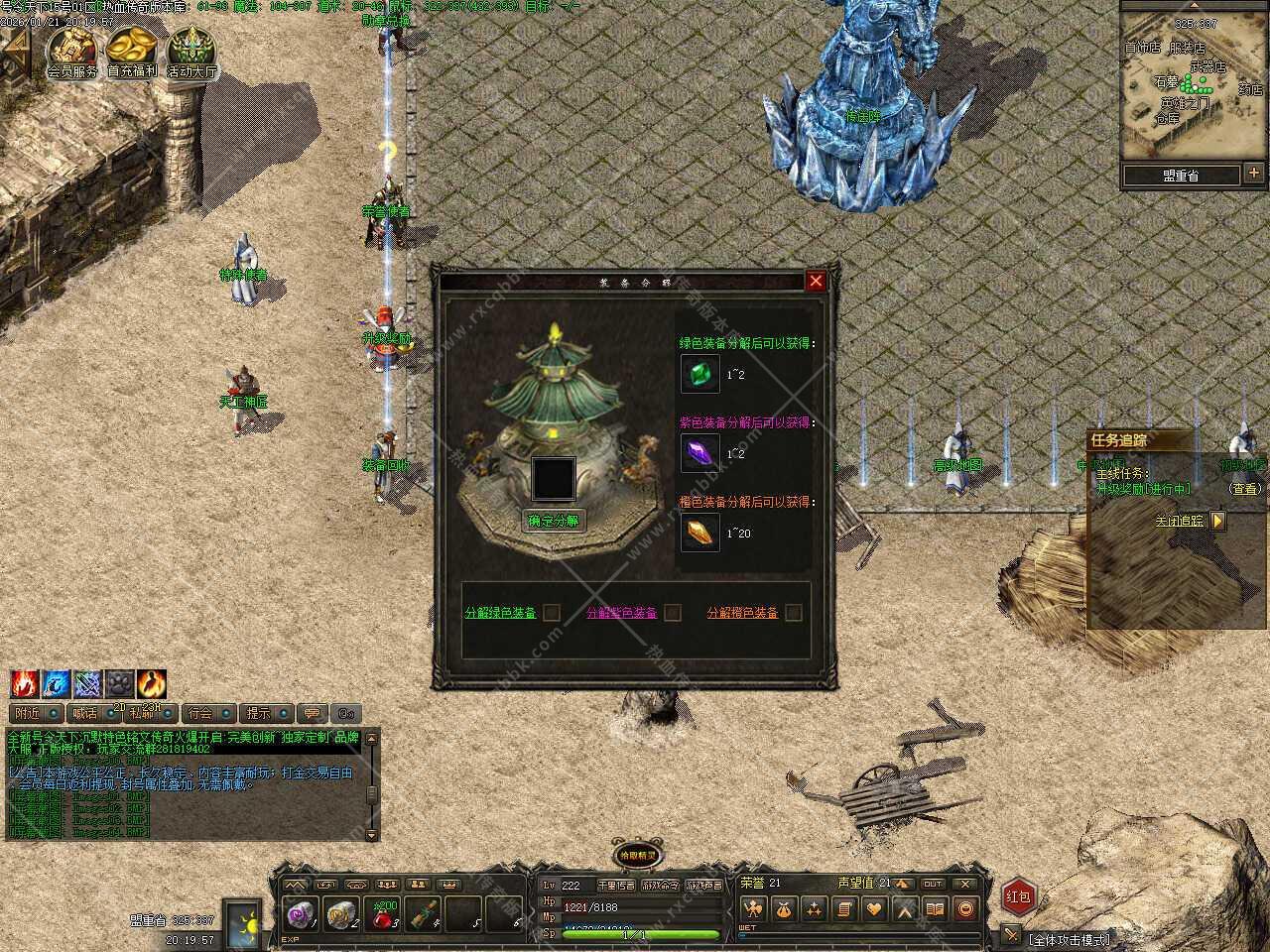
Task: Select the empty equipment slot on the furnace
Action: coord(554,478)
